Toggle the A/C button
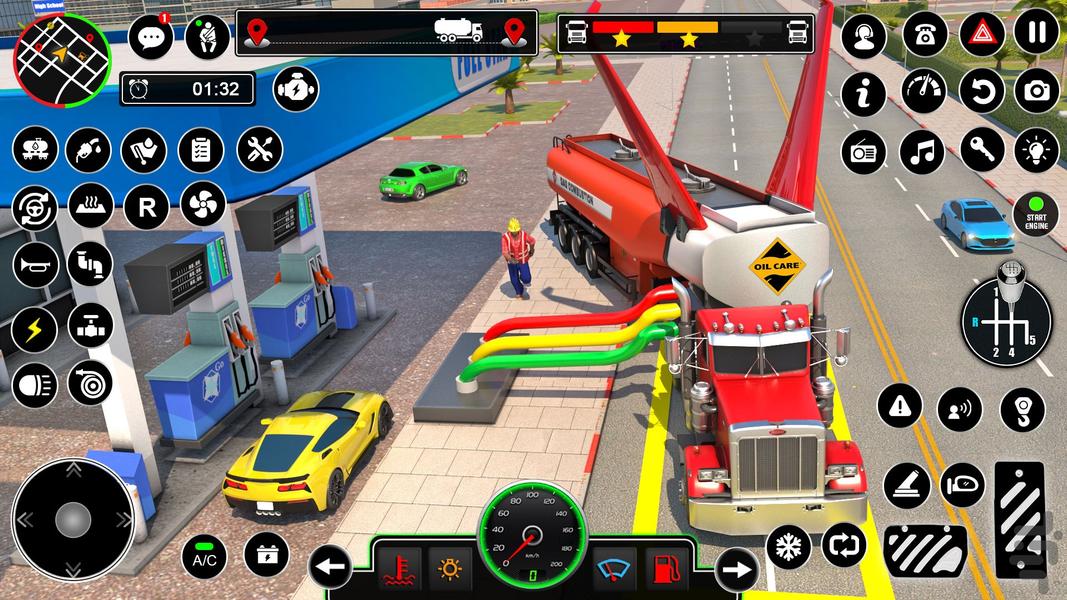Screen dimensions: 1067x600 point(205,557)
